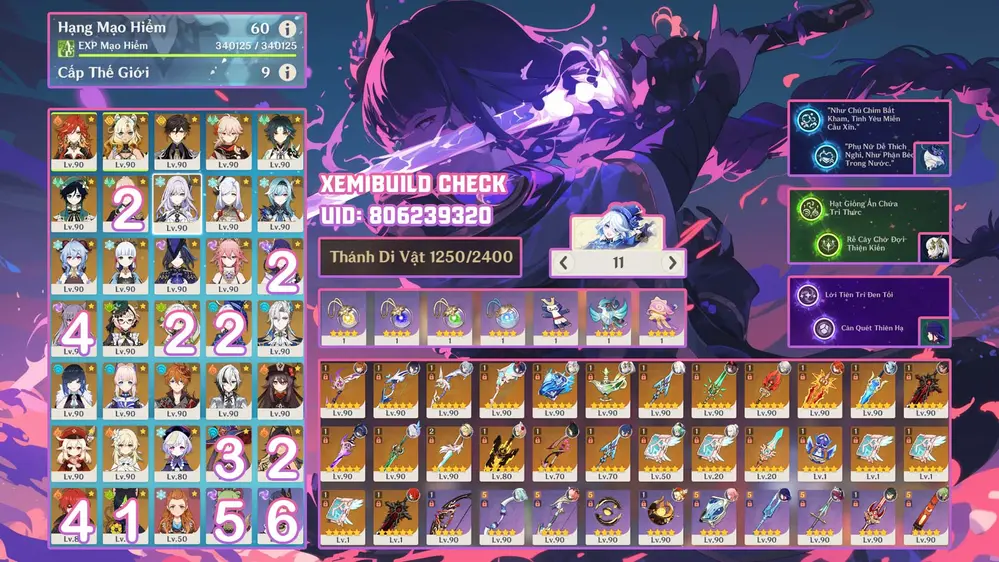Viewport: 999px width, 562px height.
Task: Click the right arrow beside number 11
Action: point(673,264)
